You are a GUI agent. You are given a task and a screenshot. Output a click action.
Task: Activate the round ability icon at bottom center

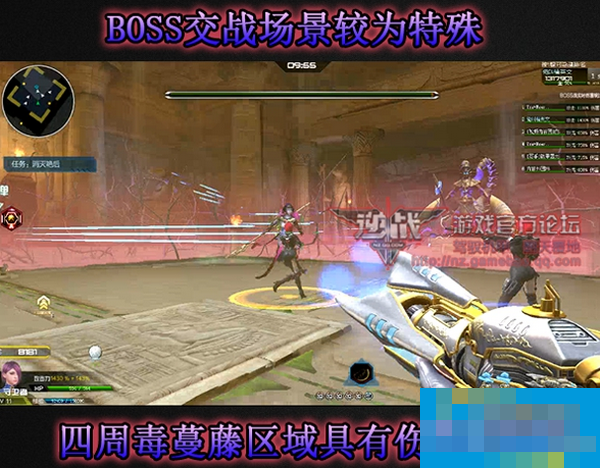(360, 376)
